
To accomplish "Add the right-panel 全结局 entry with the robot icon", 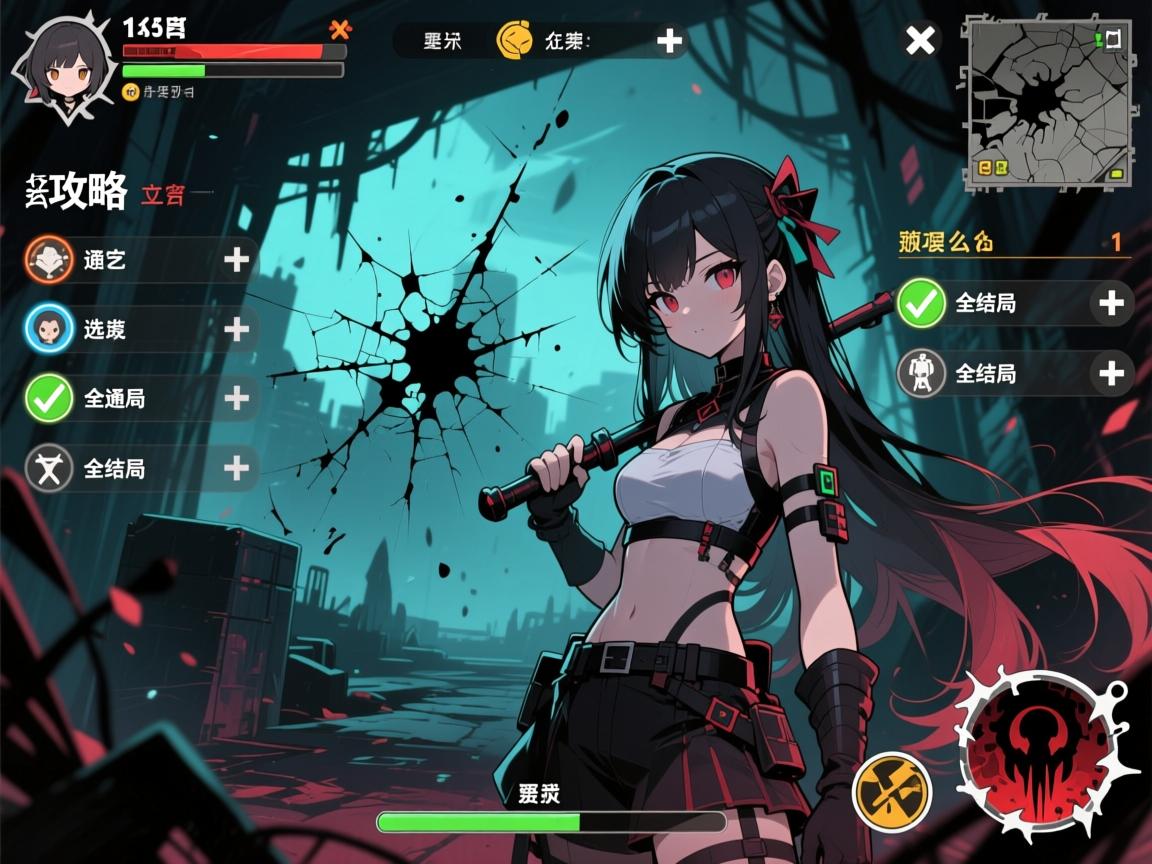I will point(1111,374).
